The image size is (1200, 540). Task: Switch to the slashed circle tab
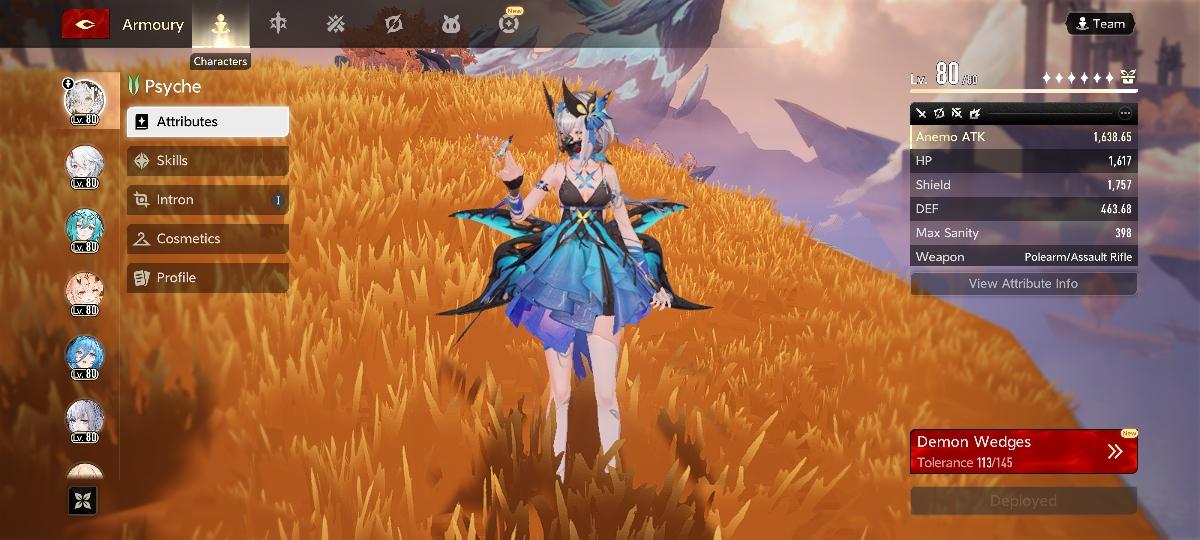(x=394, y=24)
